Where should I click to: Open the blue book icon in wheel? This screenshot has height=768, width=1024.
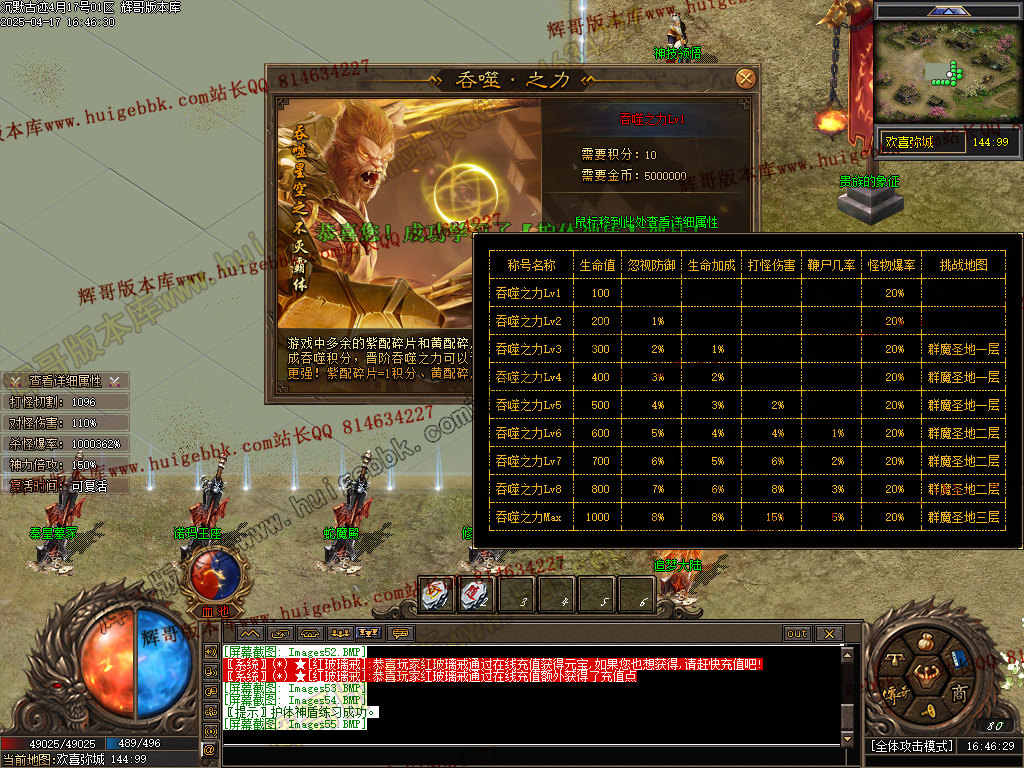coord(959,658)
